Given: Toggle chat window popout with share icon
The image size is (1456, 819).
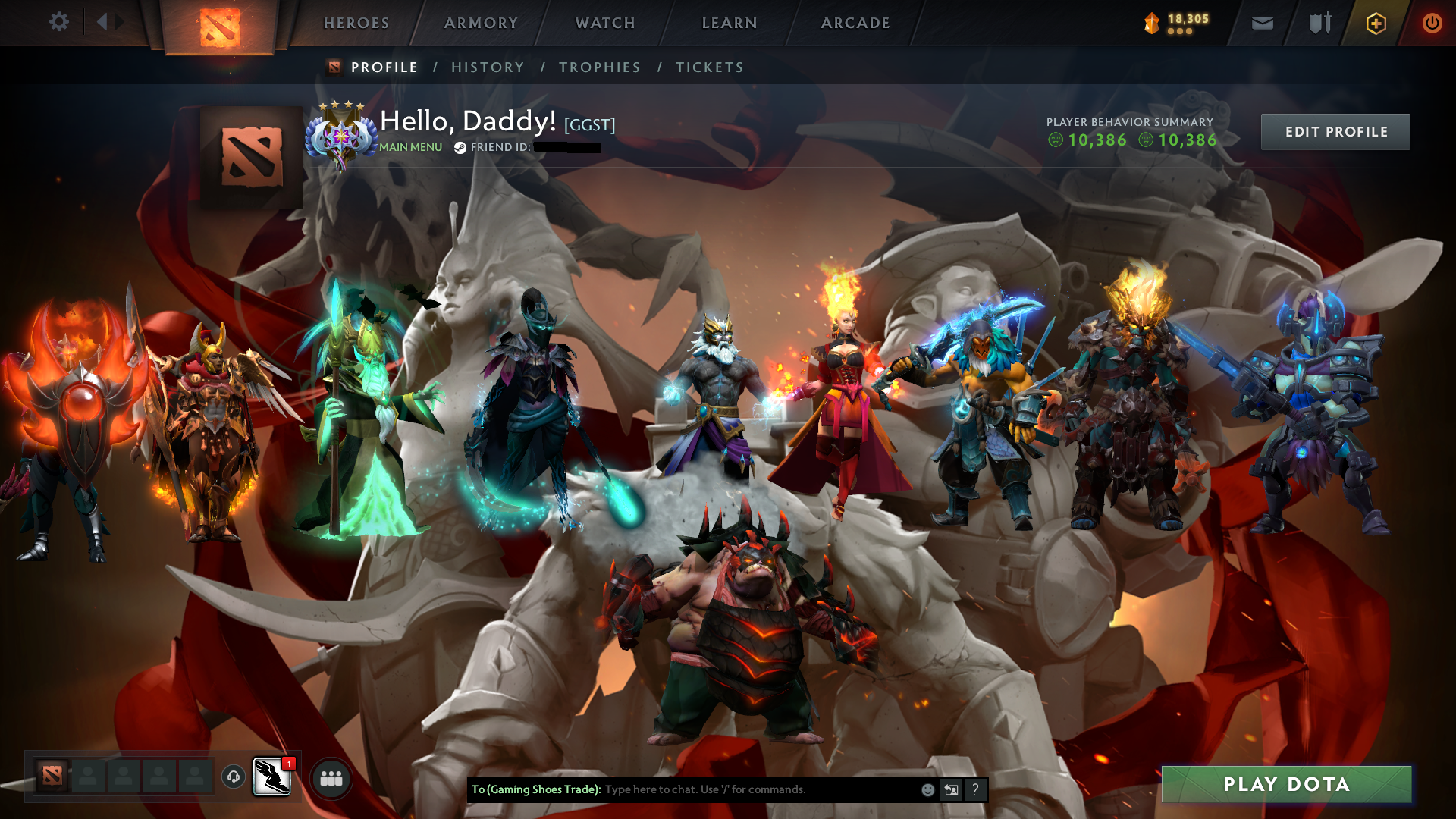Looking at the screenshot, I should 952,789.
